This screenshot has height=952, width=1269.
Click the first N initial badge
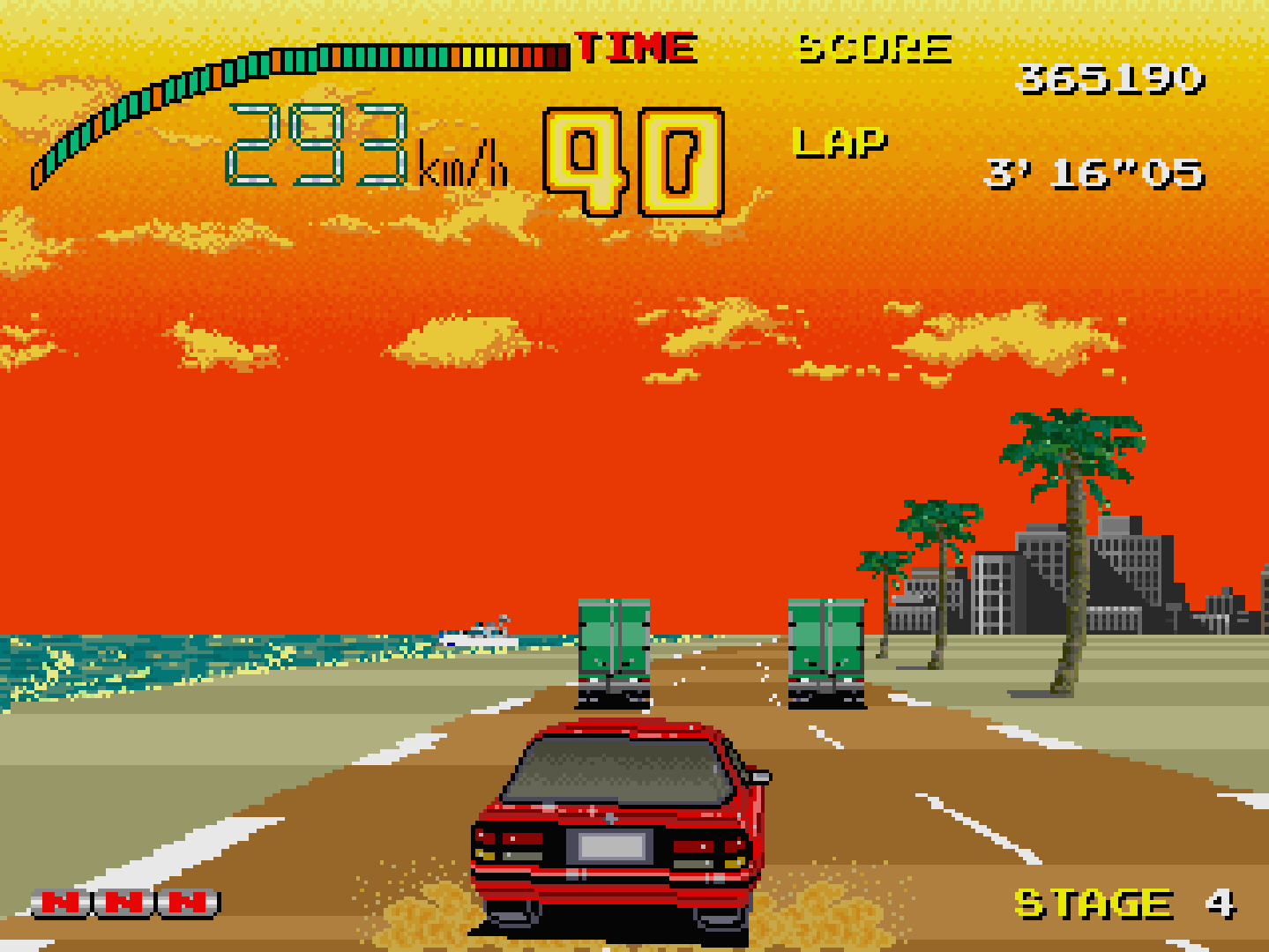[x=58, y=904]
